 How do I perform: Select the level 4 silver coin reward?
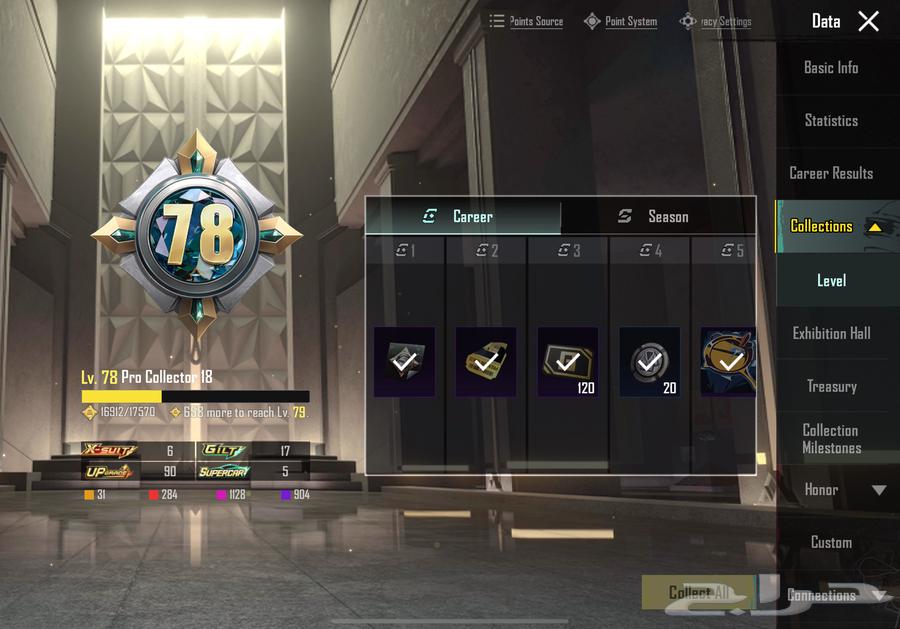click(x=650, y=361)
